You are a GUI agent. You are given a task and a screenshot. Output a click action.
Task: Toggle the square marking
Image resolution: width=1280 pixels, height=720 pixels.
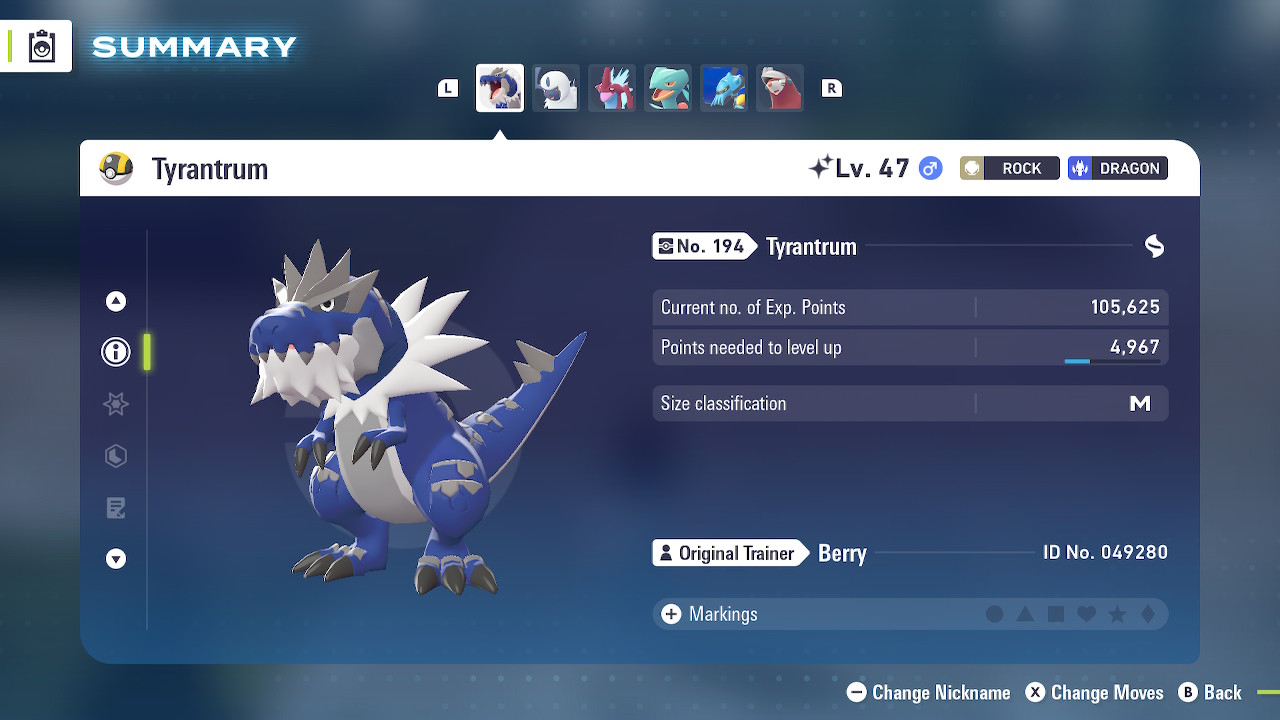(x=1056, y=614)
